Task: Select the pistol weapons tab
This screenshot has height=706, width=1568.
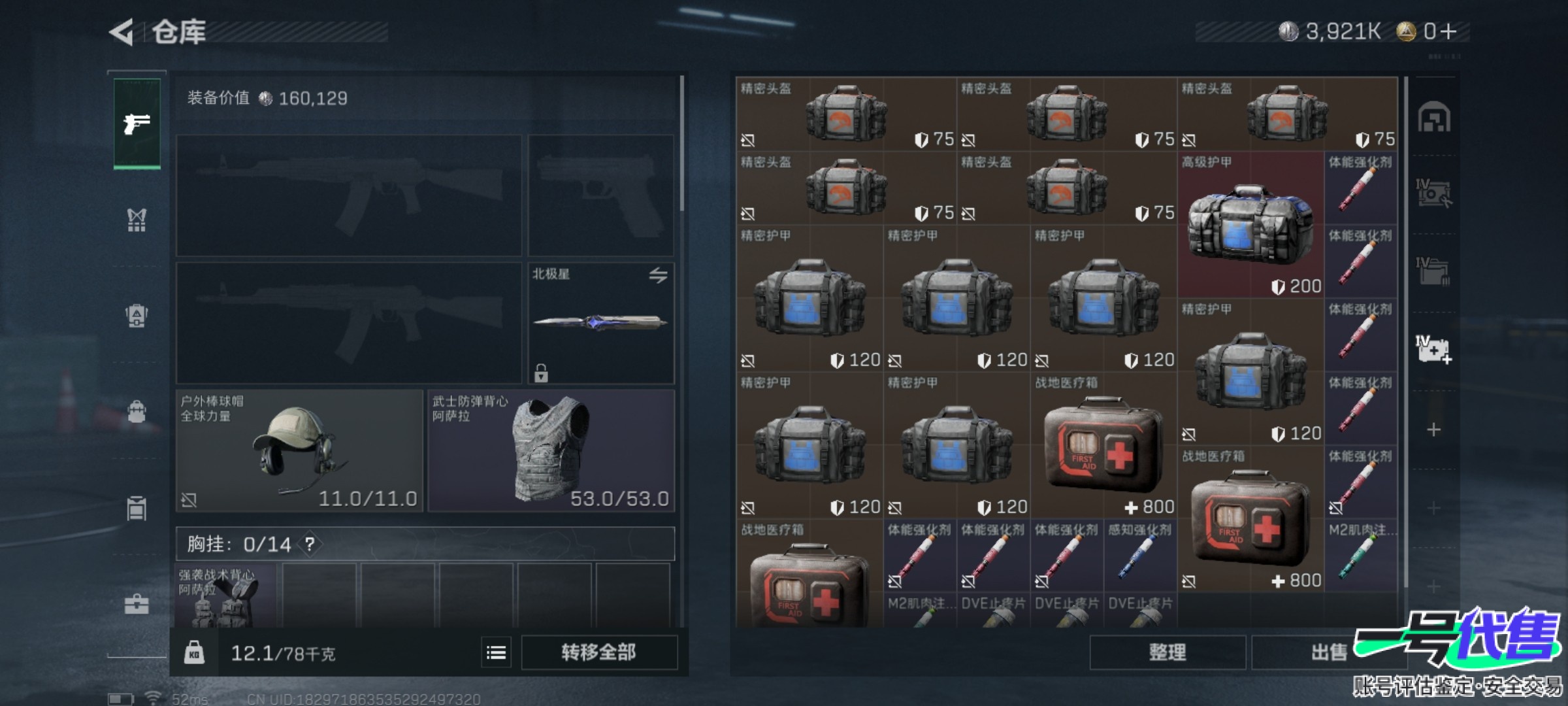Action: pyautogui.click(x=137, y=124)
